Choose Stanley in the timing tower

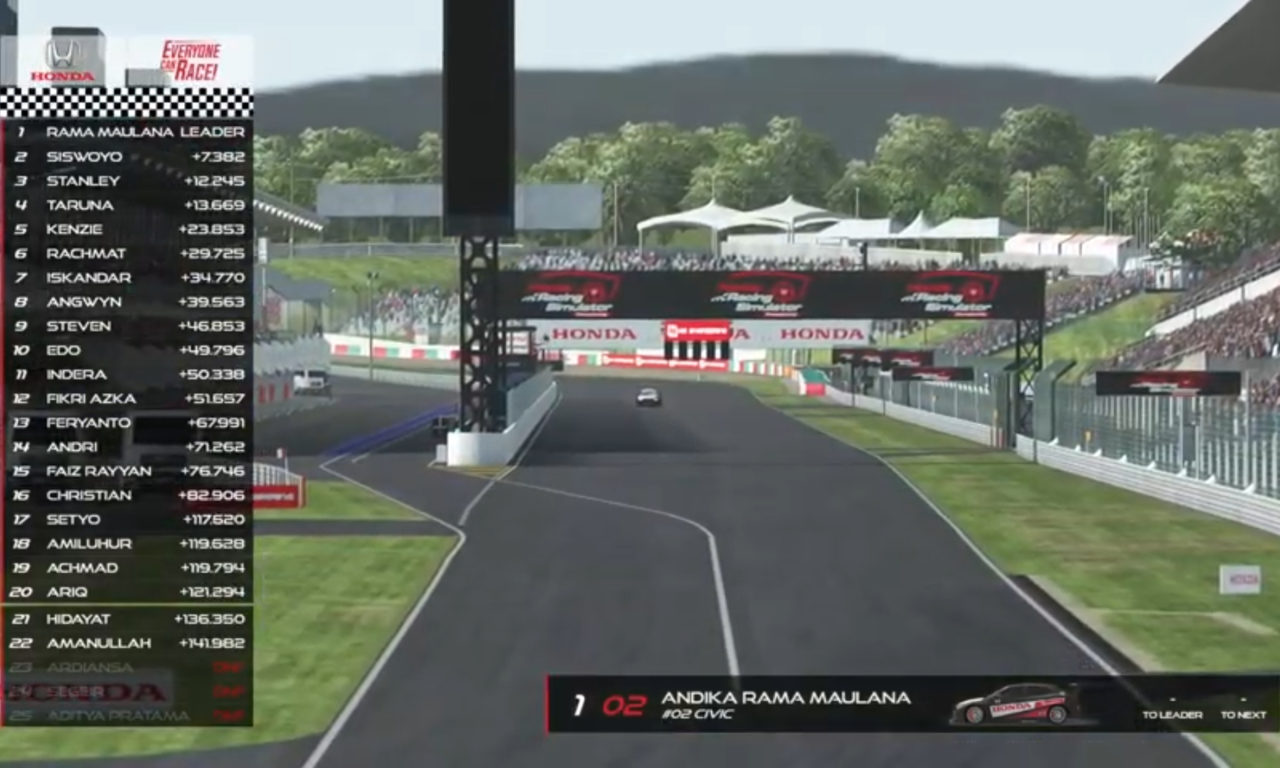point(128,181)
